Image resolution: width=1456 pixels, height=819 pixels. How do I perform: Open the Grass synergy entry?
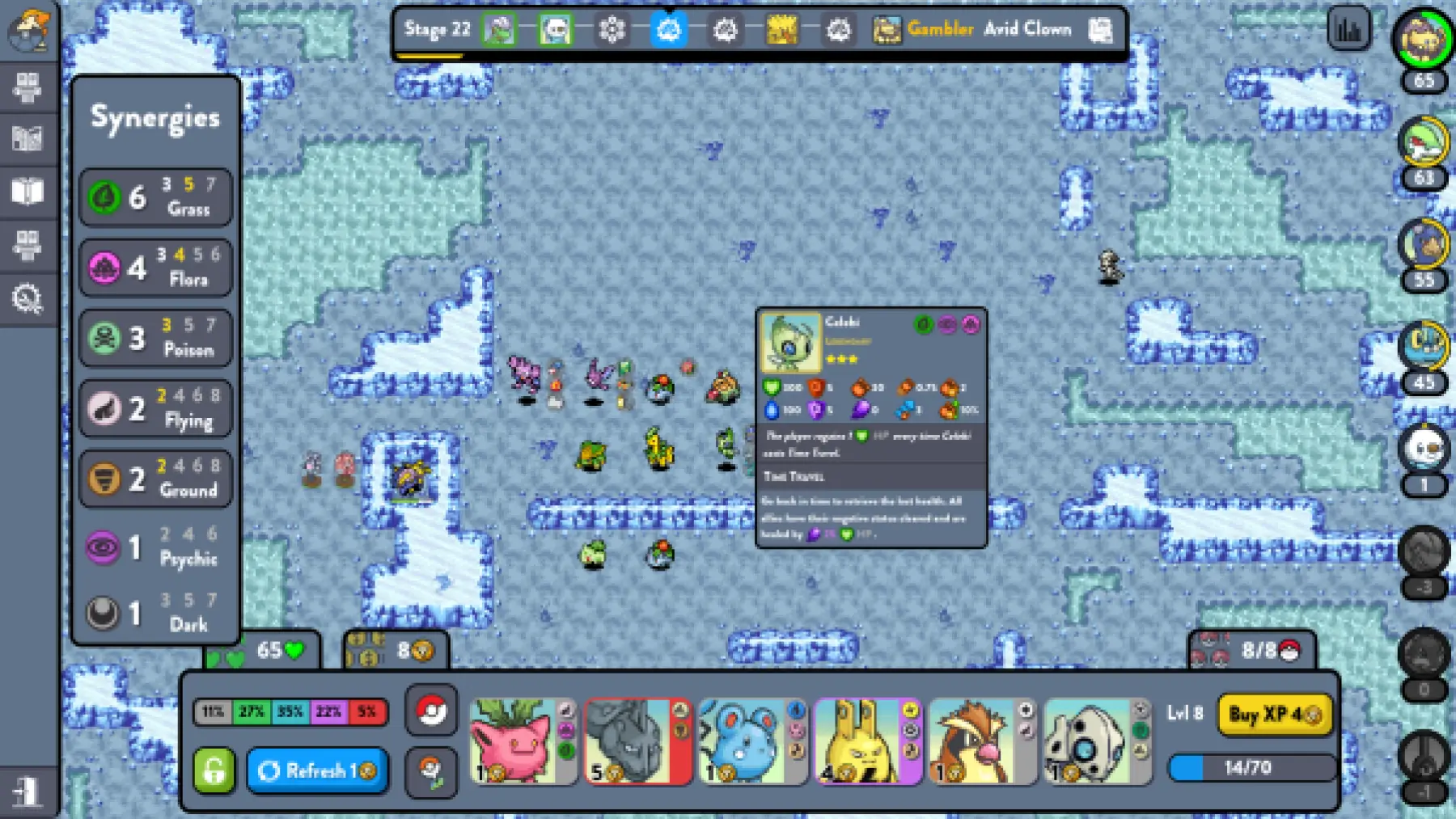155,196
